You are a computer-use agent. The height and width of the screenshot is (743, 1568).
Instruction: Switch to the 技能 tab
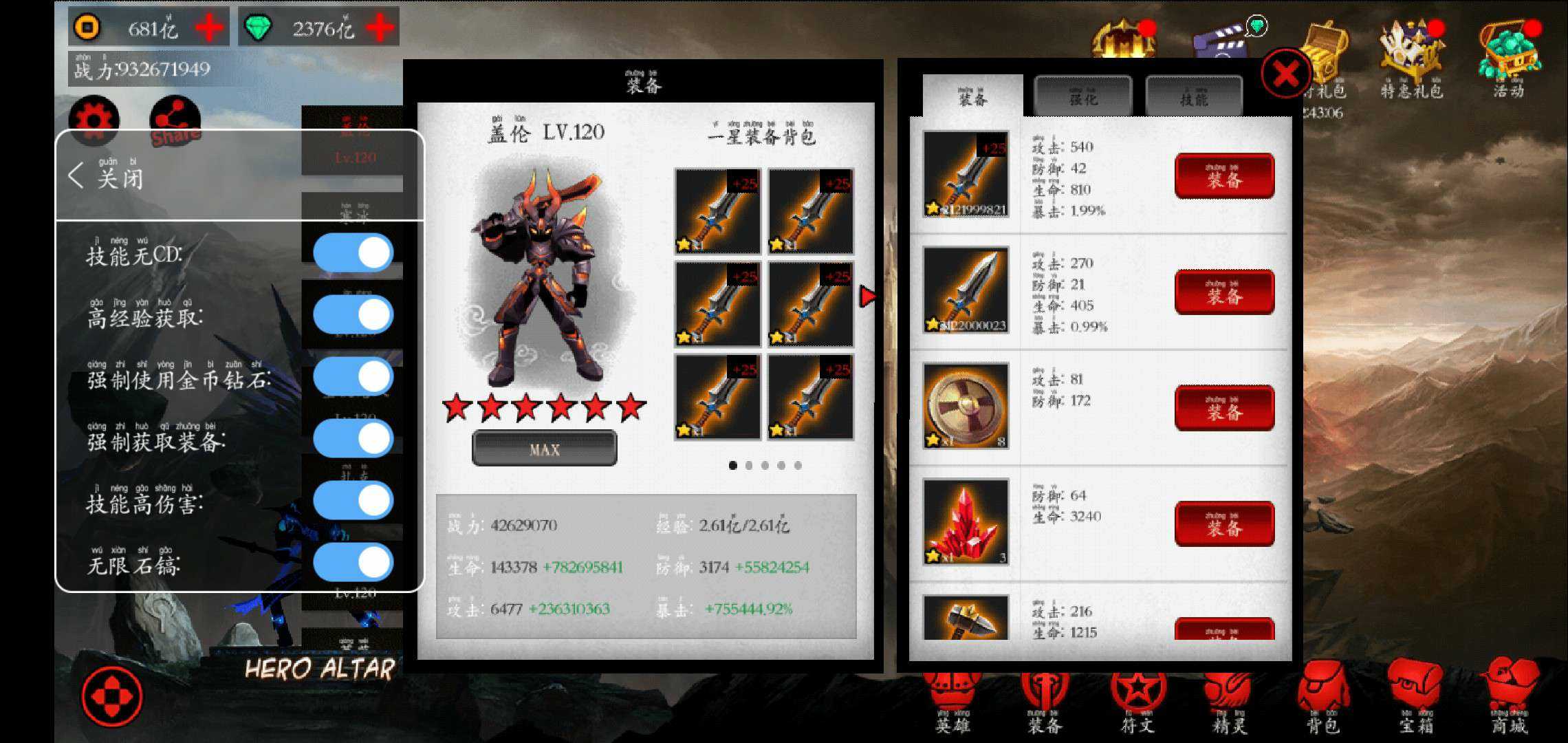click(x=1195, y=96)
